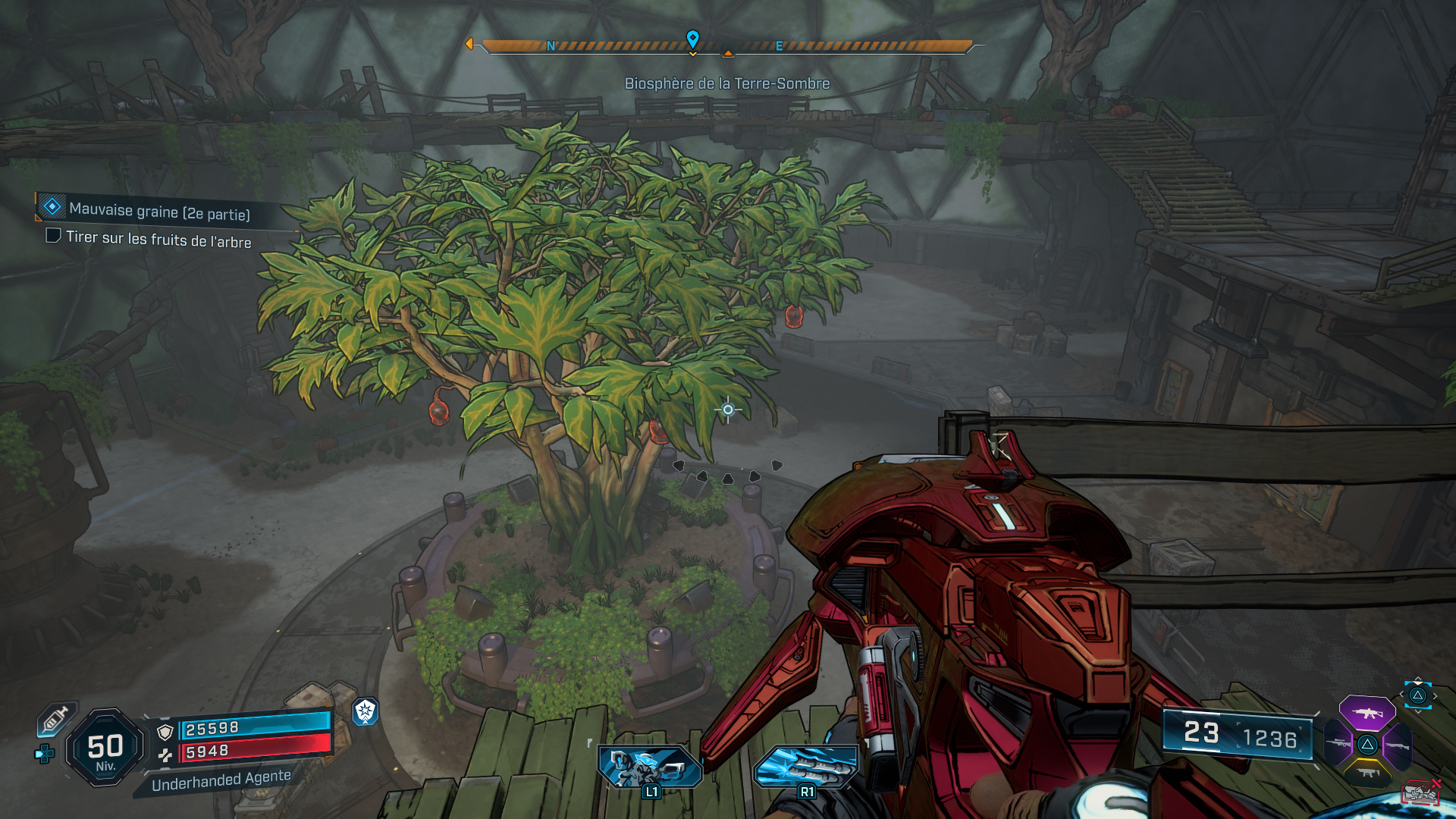
Task: Click the orange arrow on the compass left edge
Action: [472, 44]
